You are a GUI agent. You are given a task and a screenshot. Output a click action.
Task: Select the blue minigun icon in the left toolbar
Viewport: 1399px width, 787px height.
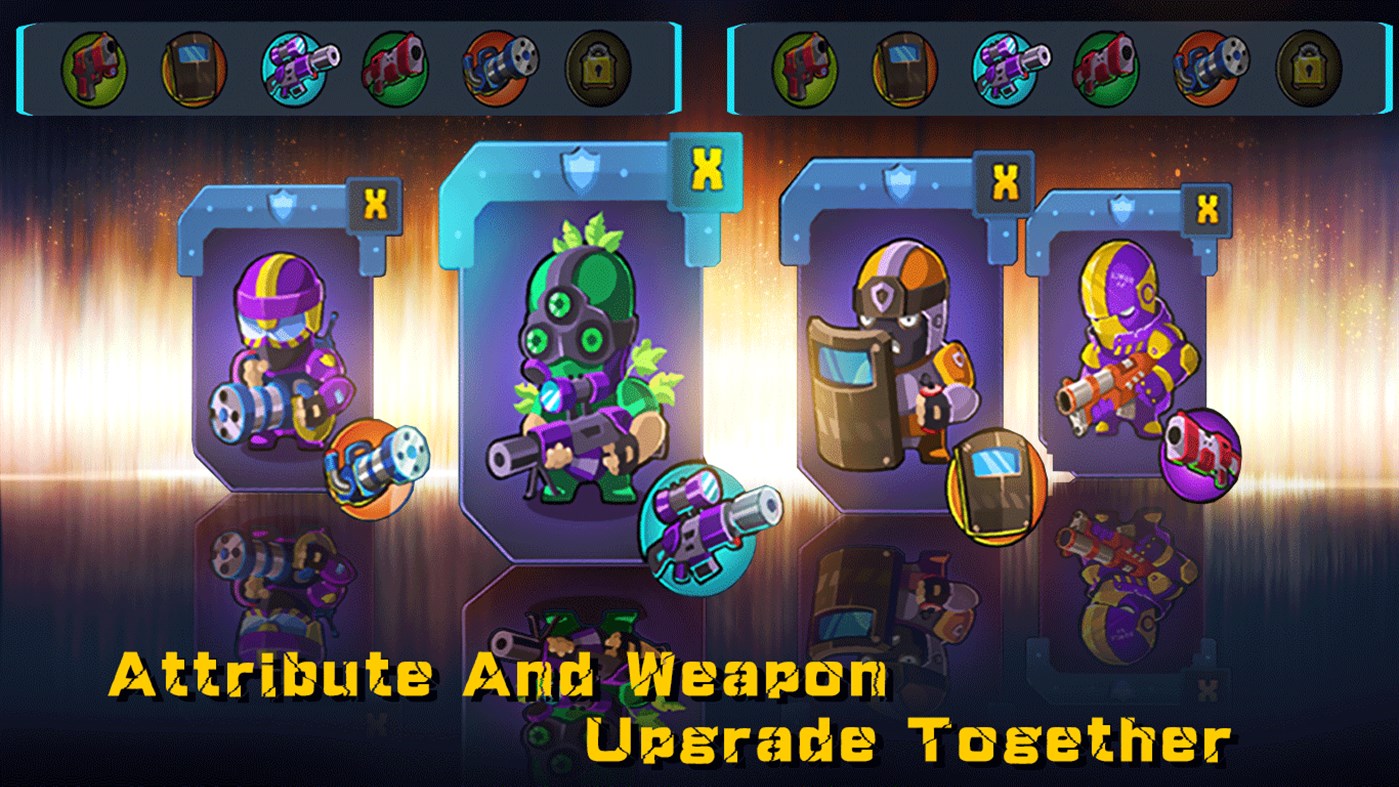tap(494, 67)
